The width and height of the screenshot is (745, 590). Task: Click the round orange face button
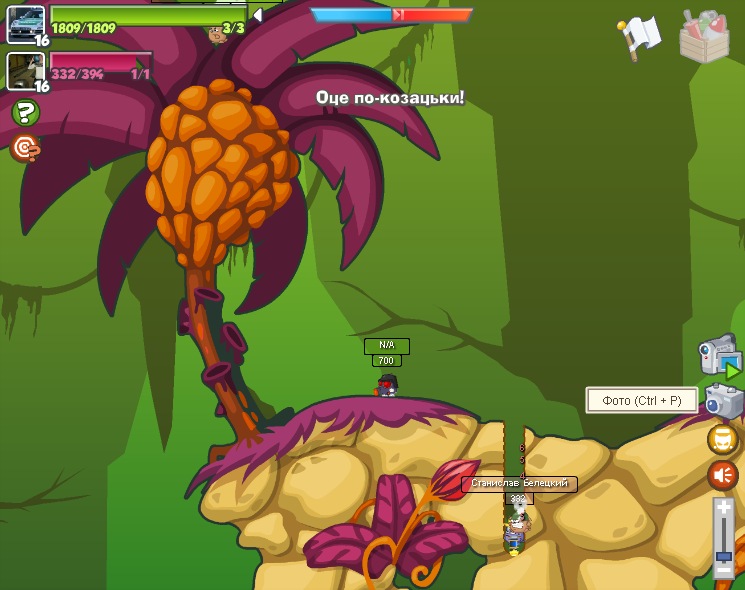coord(723,439)
